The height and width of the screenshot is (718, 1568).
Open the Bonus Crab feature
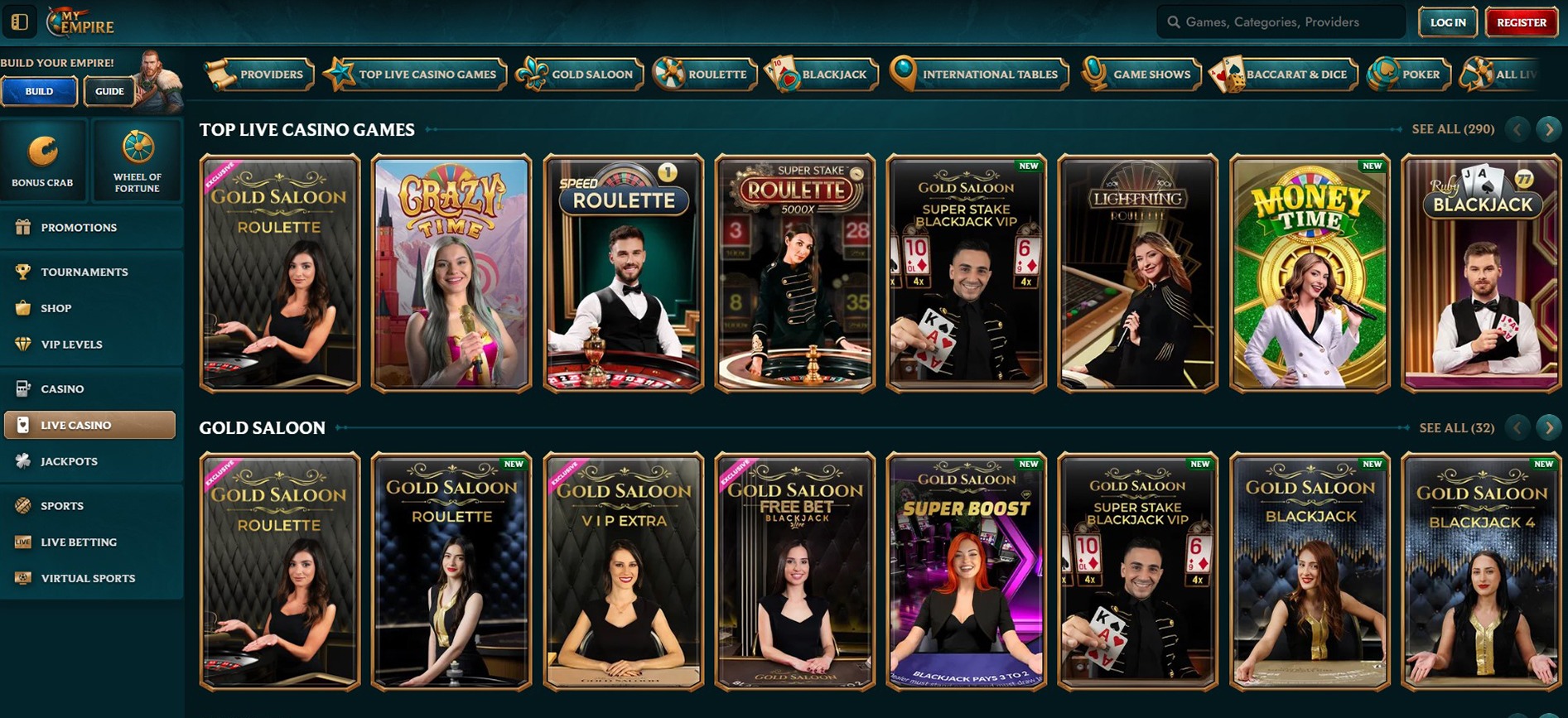44,161
